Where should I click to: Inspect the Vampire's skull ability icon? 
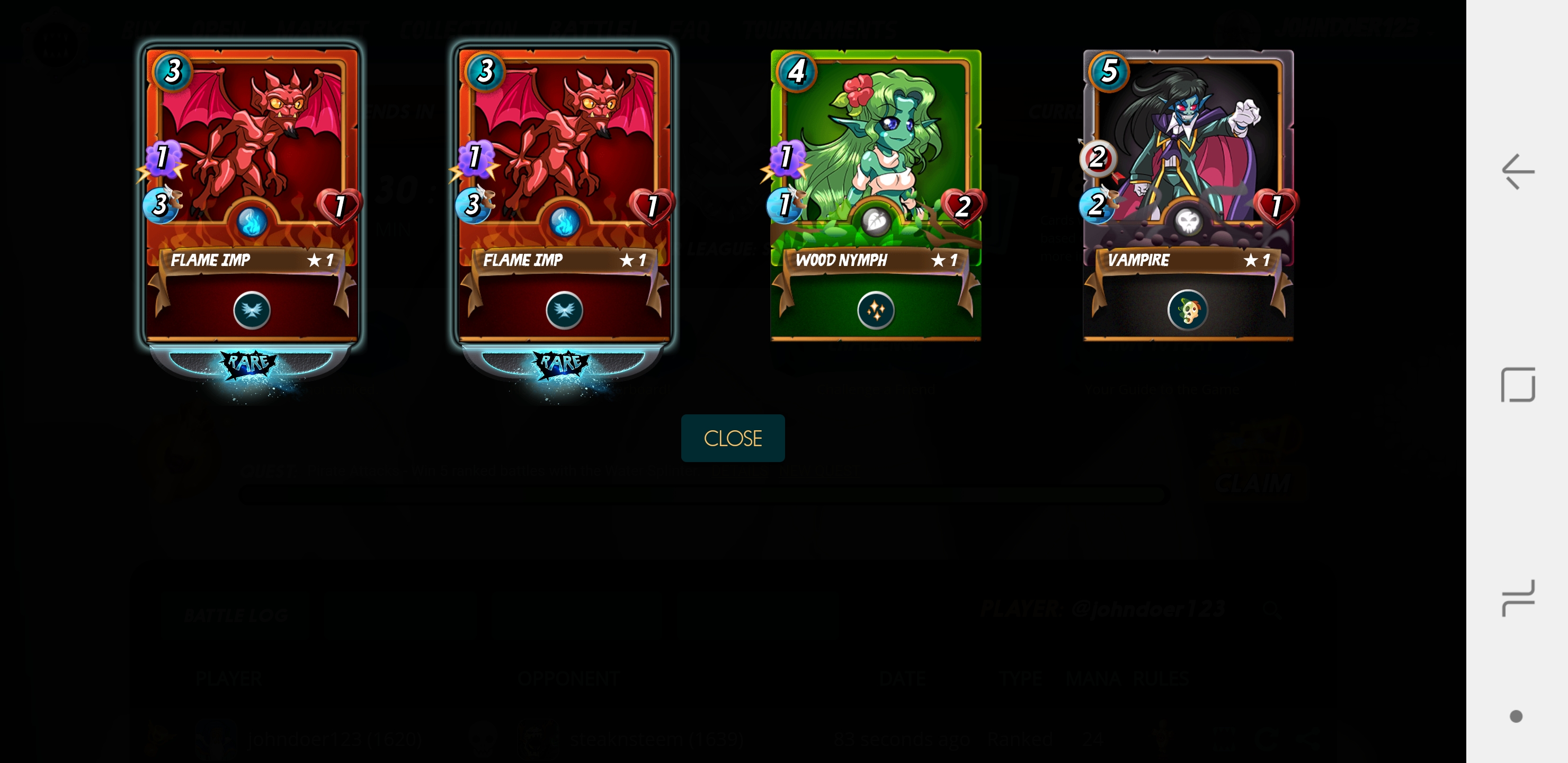pos(1187,310)
